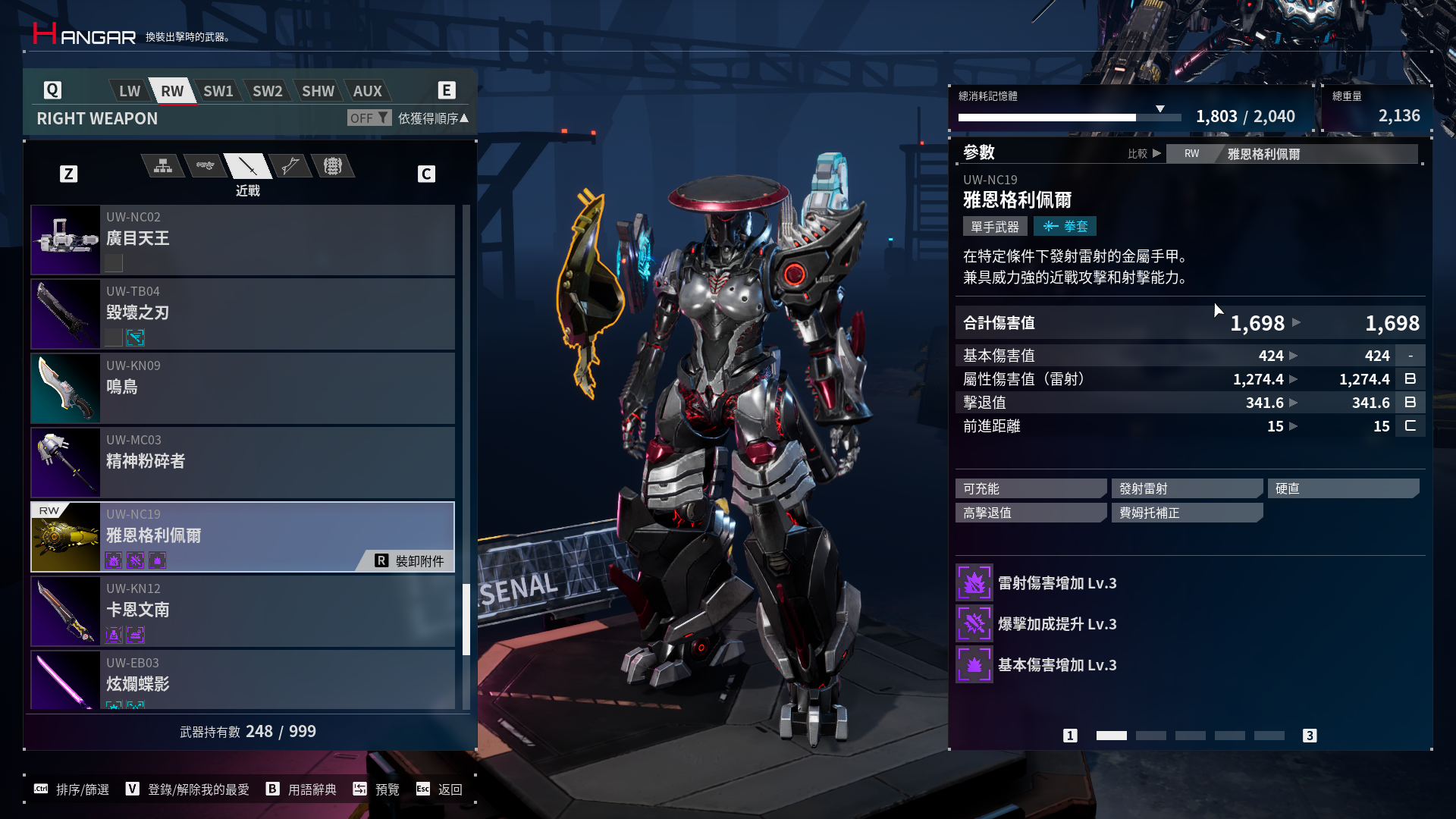Click the memory capacity marker arrow above the bar
1456x819 pixels.
click(x=1160, y=108)
